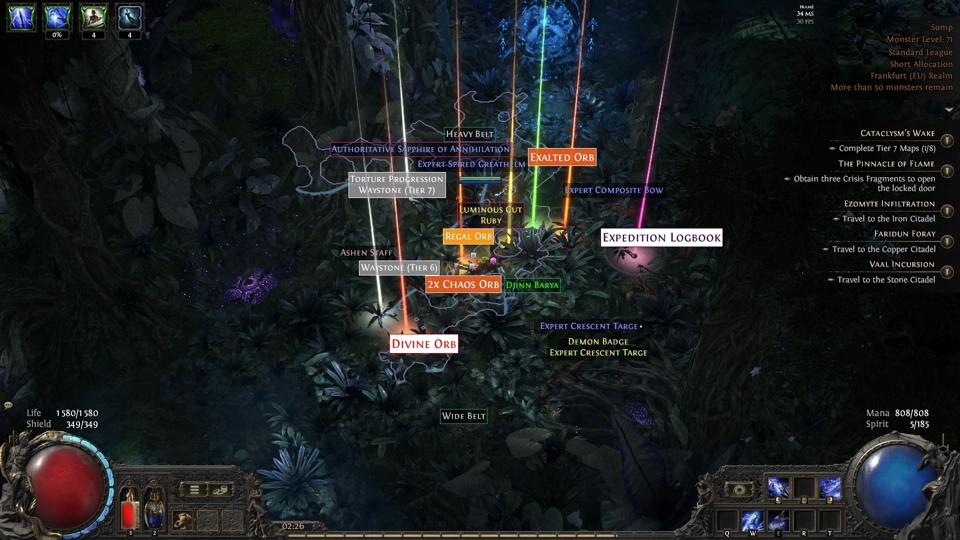Use the red life flask

pyautogui.click(x=130, y=510)
